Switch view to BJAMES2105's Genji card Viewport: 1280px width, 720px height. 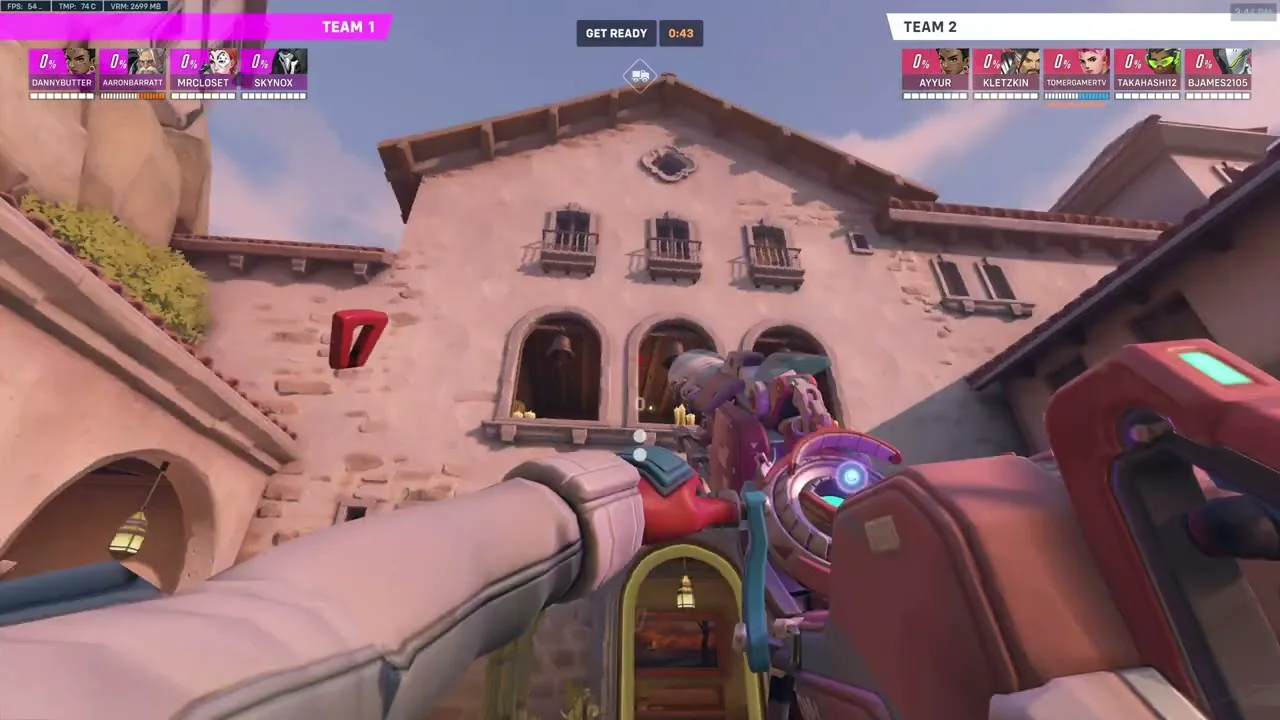click(1218, 72)
